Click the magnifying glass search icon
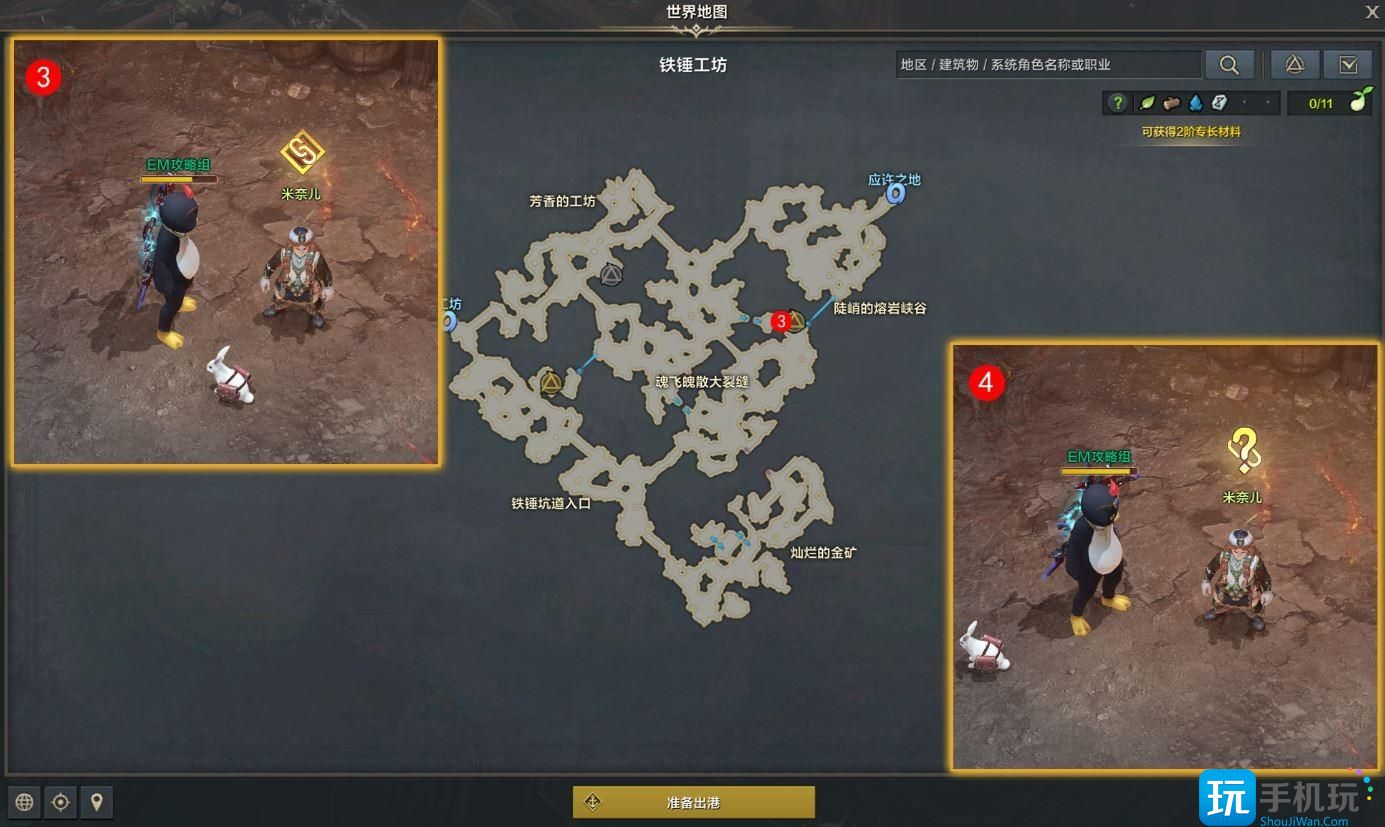This screenshot has height=827, width=1385. [x=1229, y=64]
